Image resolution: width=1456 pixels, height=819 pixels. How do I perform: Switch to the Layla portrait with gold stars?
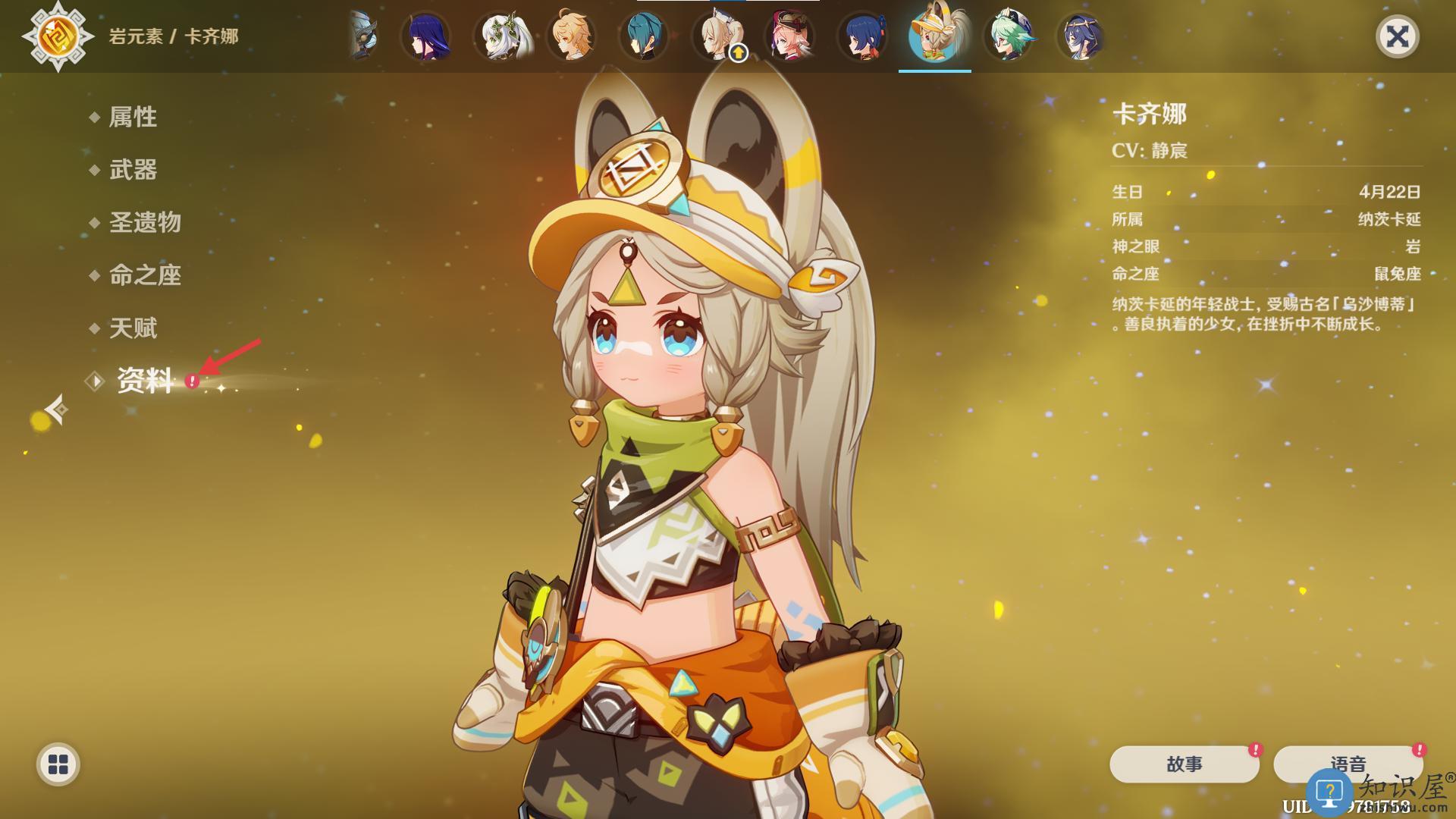click(1081, 36)
